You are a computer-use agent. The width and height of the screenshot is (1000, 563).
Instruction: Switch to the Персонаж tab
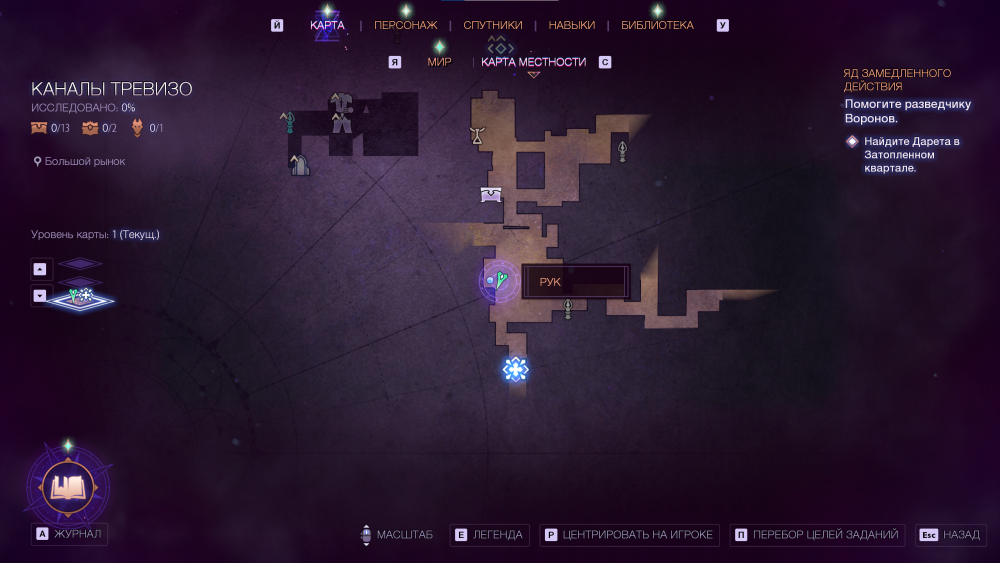click(x=405, y=25)
